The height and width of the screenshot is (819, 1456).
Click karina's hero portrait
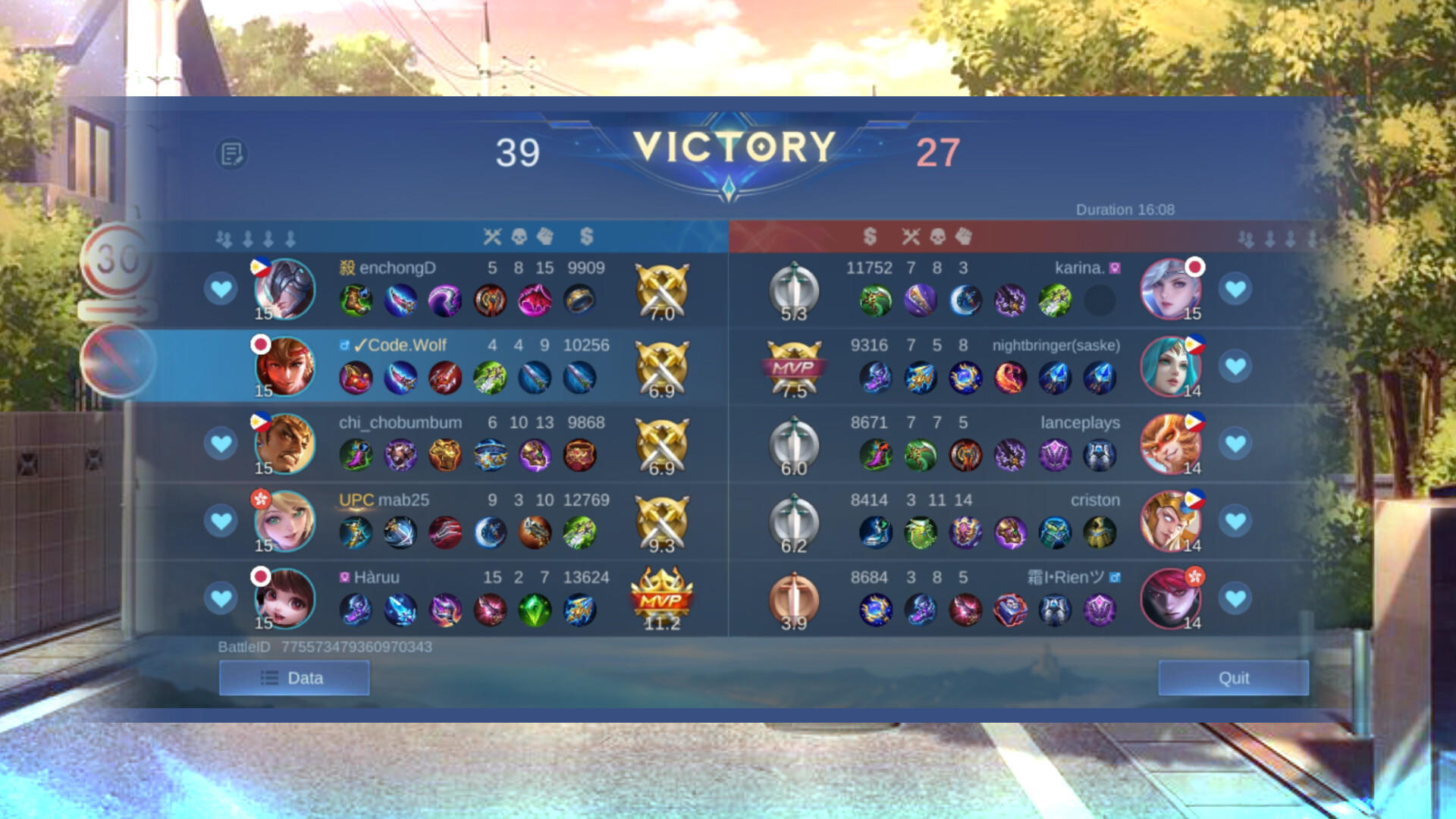click(1172, 290)
